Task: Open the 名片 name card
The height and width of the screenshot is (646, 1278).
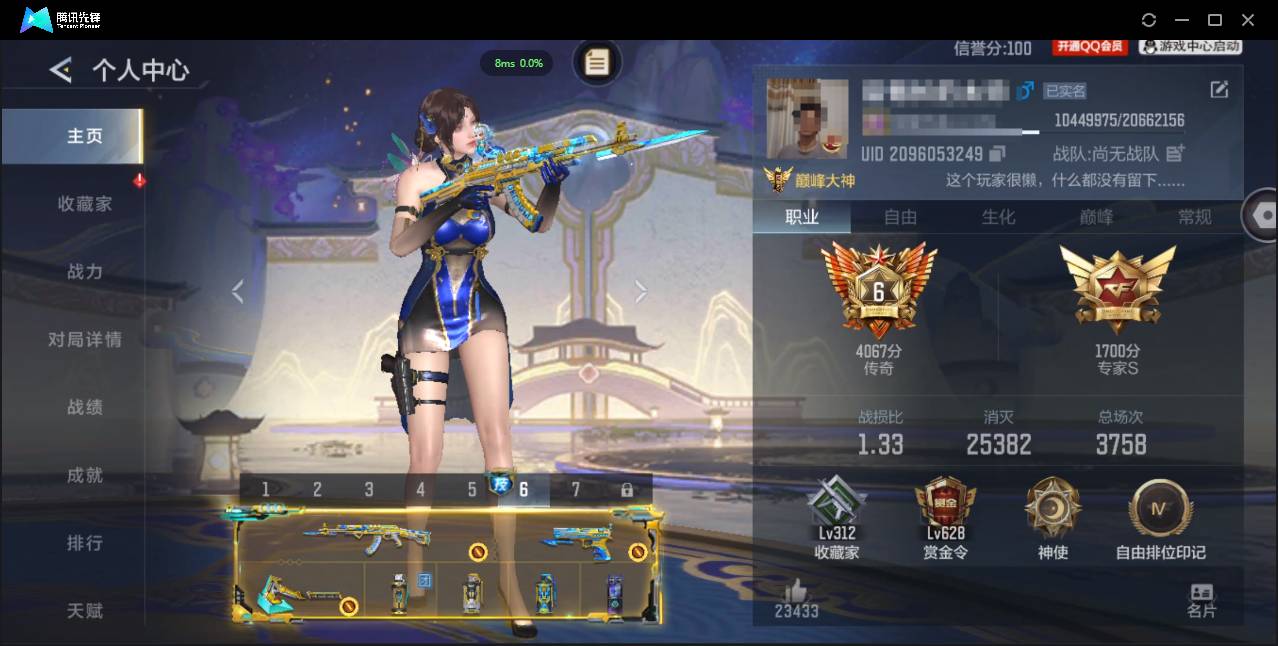Action: click(x=1201, y=600)
